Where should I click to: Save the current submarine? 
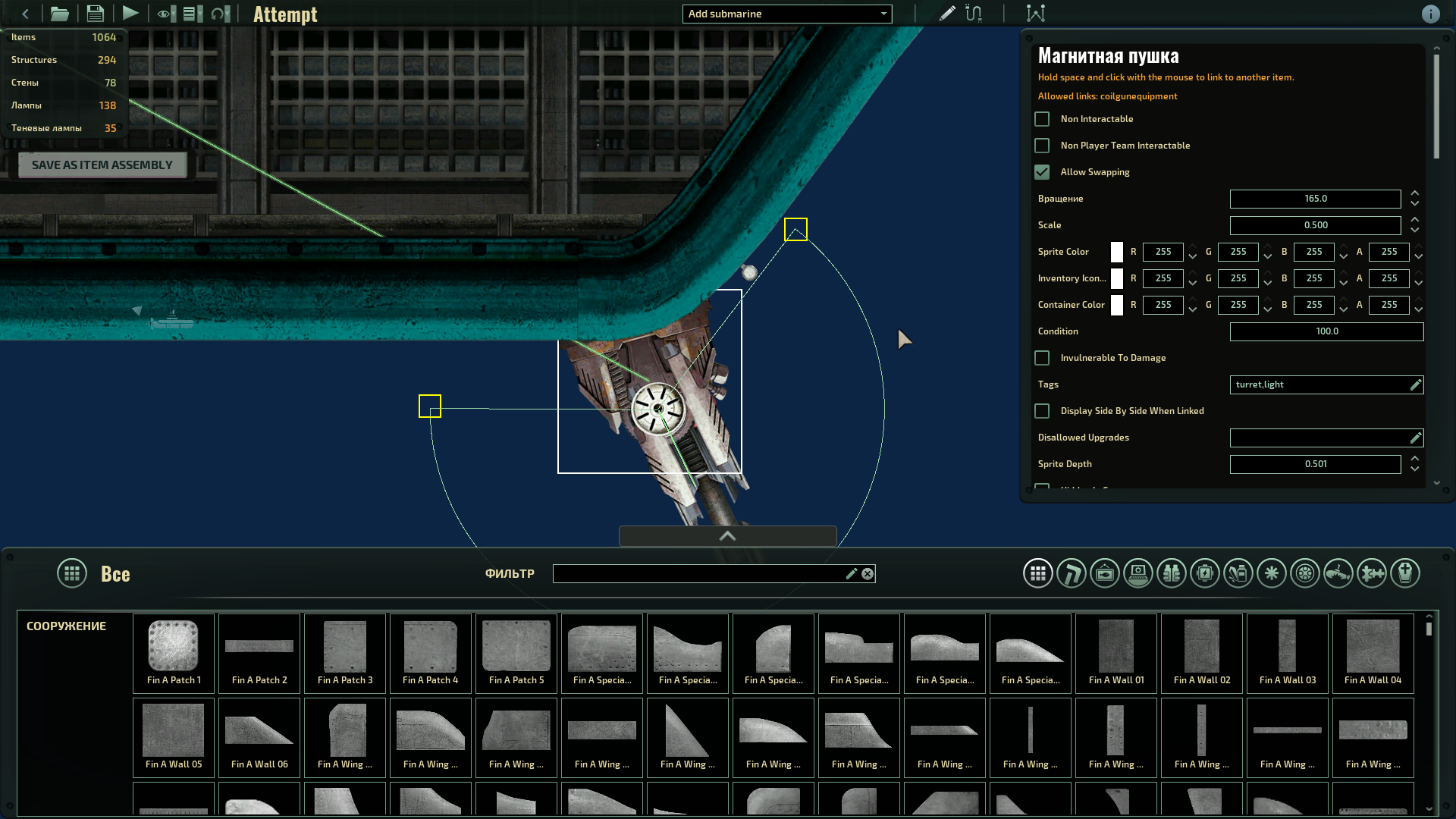coord(95,13)
